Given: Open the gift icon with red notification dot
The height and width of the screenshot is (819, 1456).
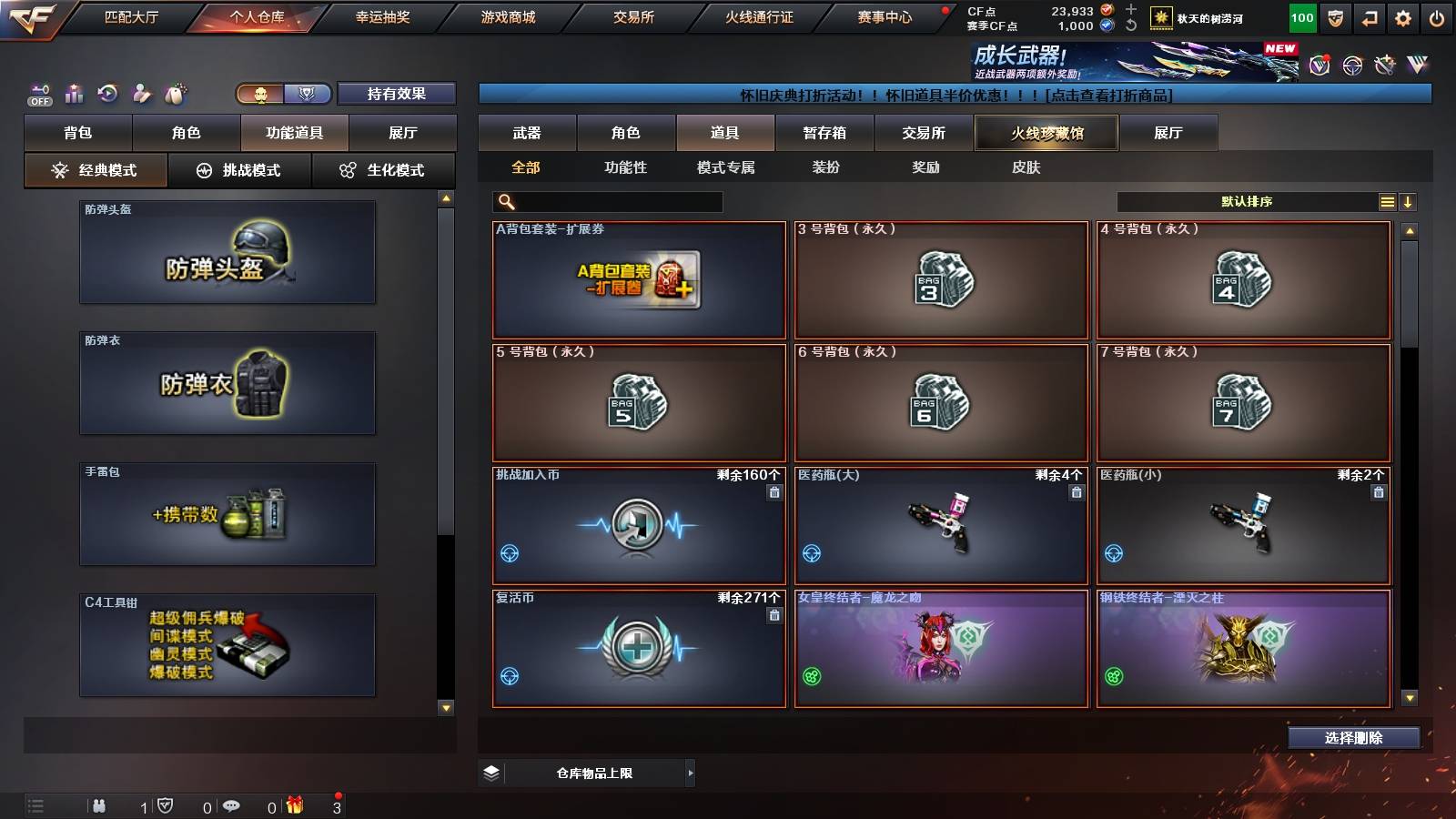Looking at the screenshot, I should click(294, 806).
